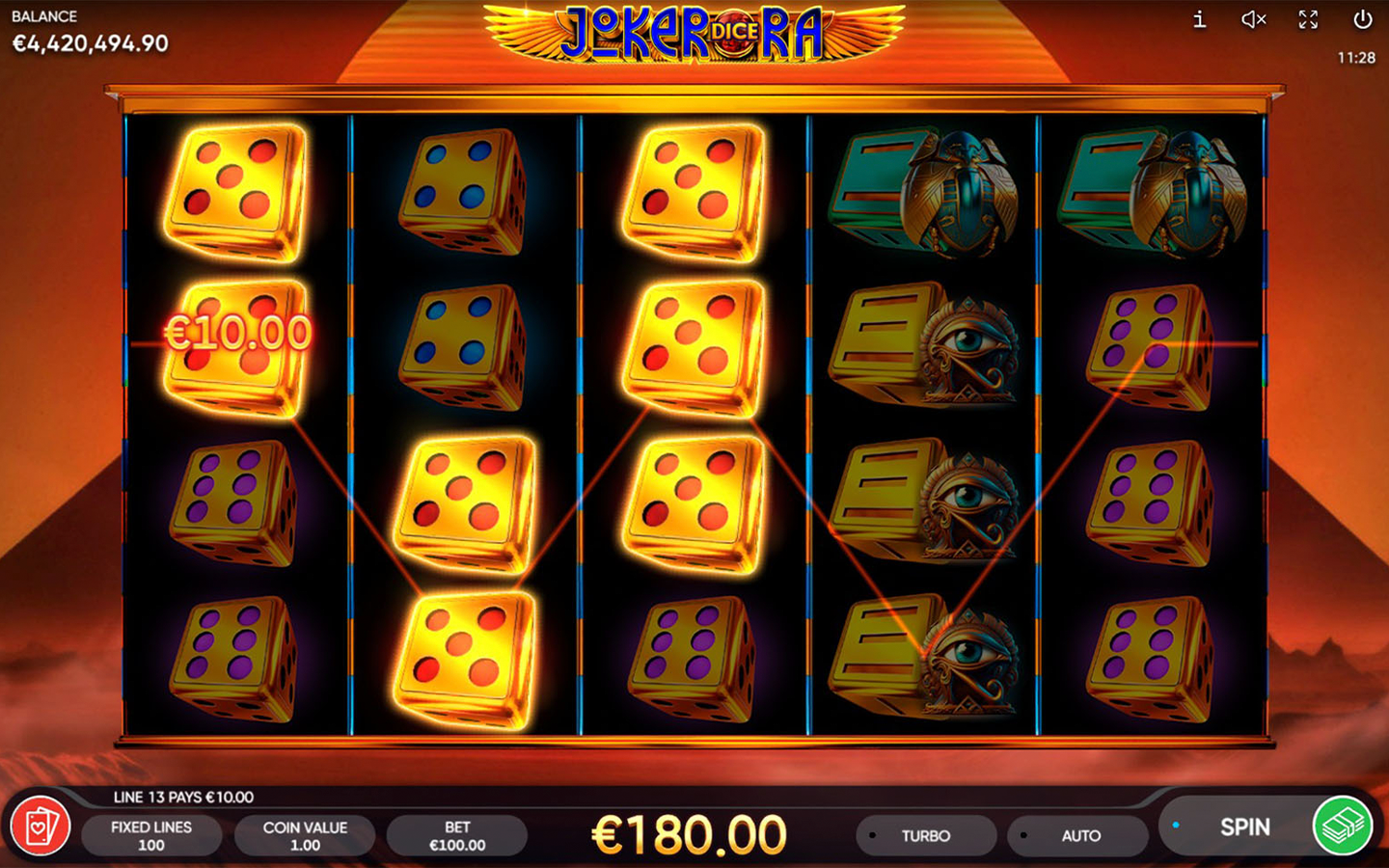1389x868 pixels.
Task: Open the Auto spin option
Action: coord(1078,836)
